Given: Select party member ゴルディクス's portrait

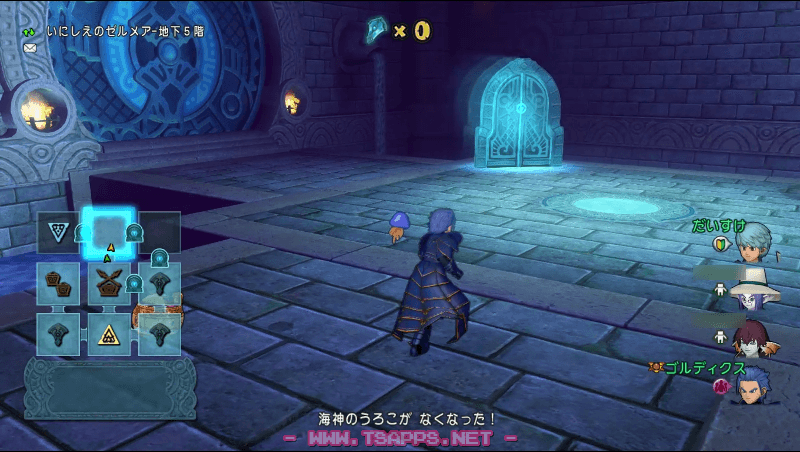Looking at the screenshot, I should [755, 386].
